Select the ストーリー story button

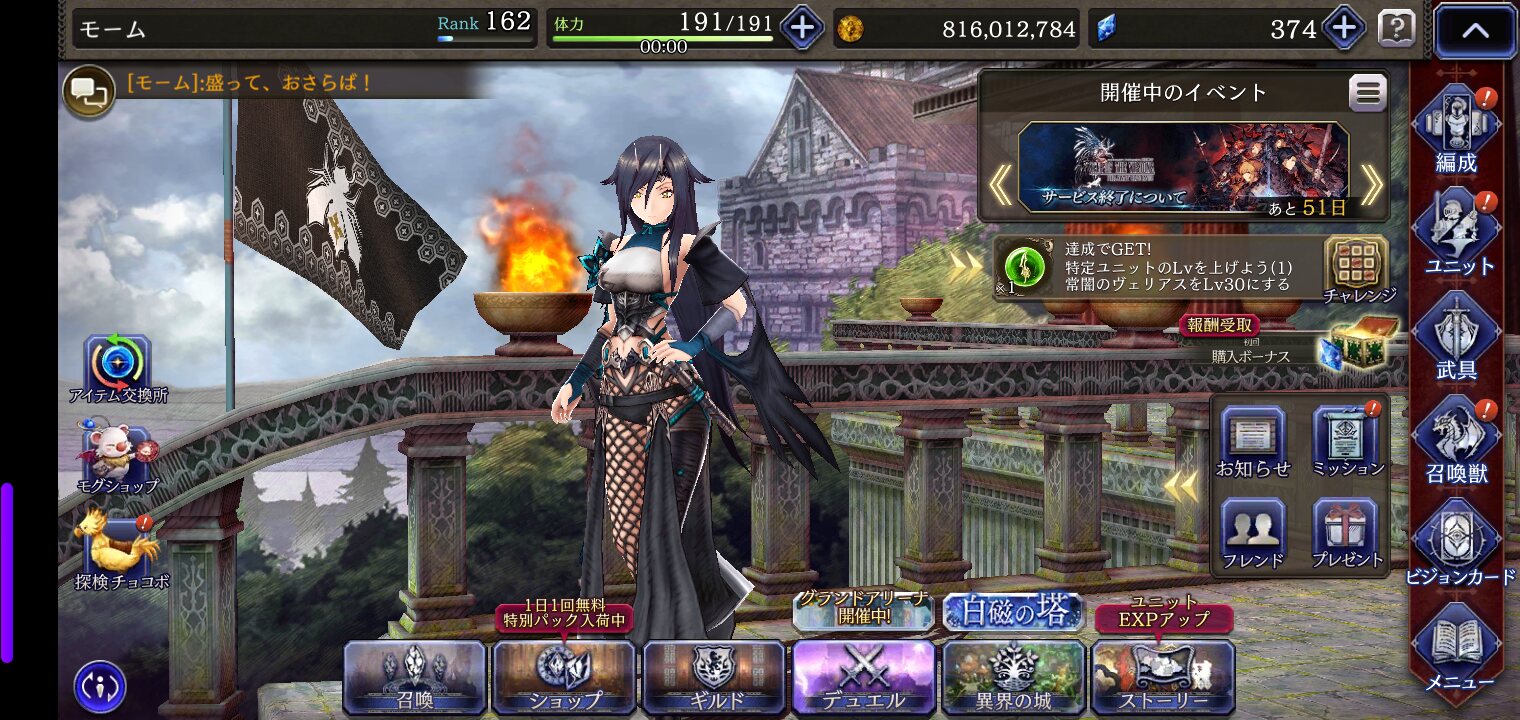point(1163,678)
